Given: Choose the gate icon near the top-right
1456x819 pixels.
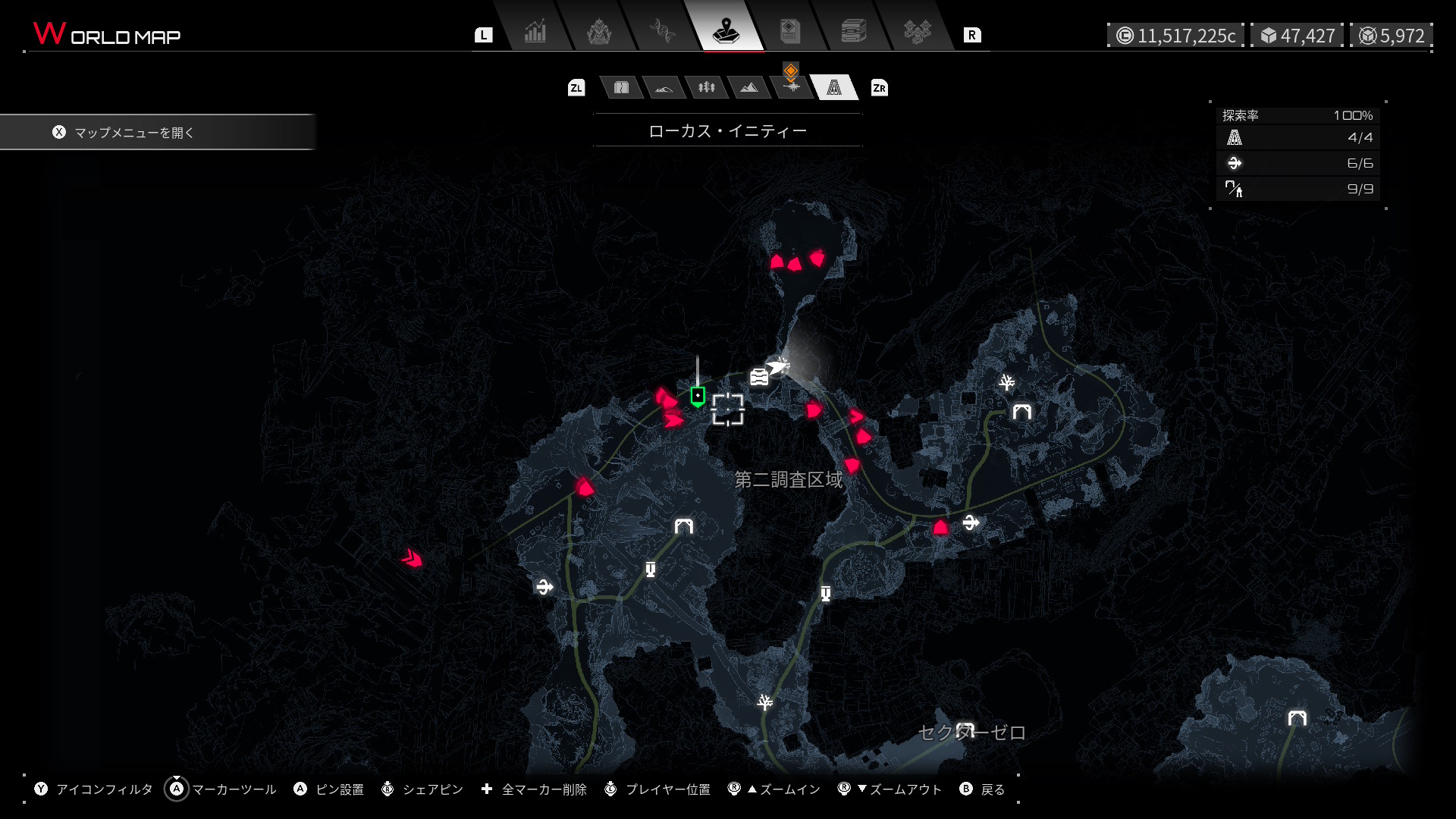Looking at the screenshot, I should tap(1022, 412).
